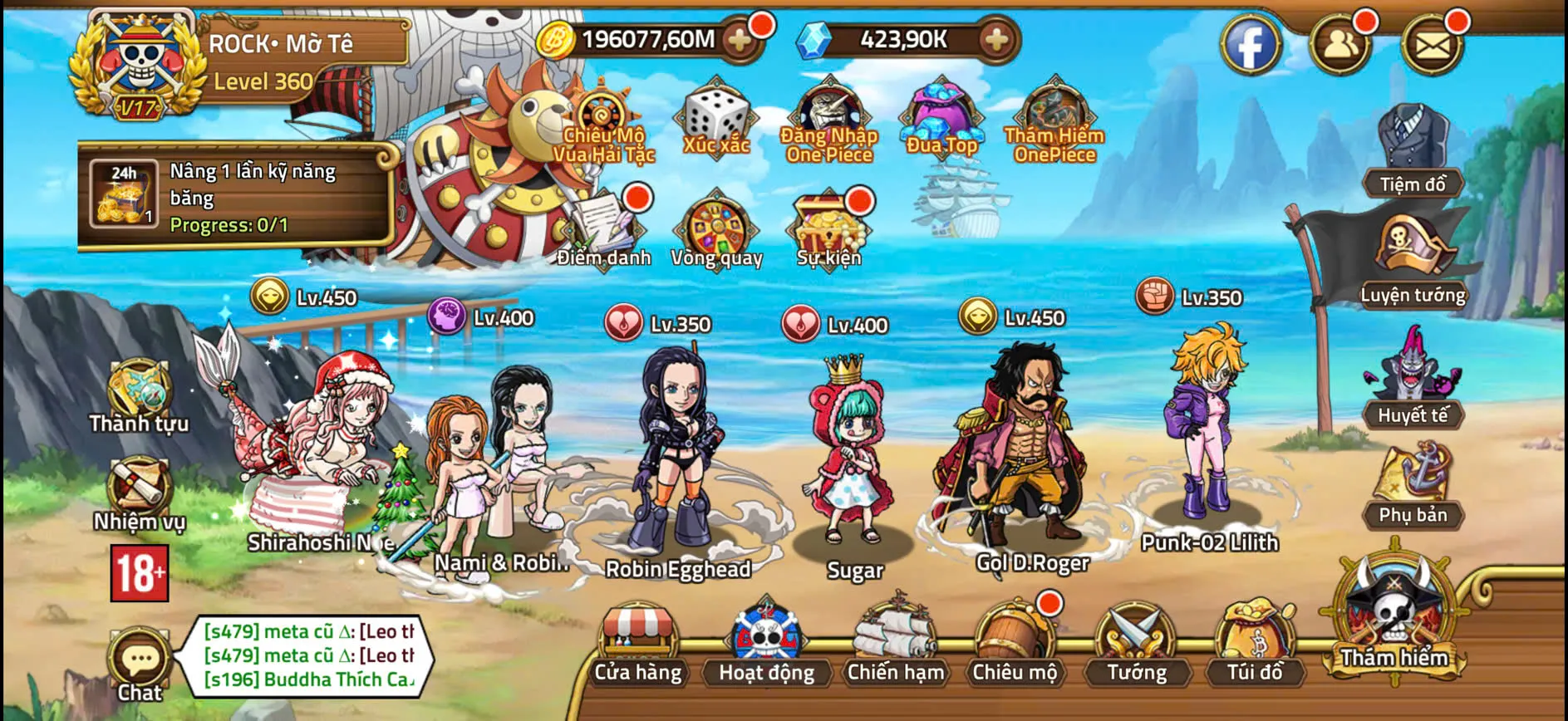Open the Xúc xắc dice event
This screenshot has width=1568, height=721.
(x=716, y=120)
